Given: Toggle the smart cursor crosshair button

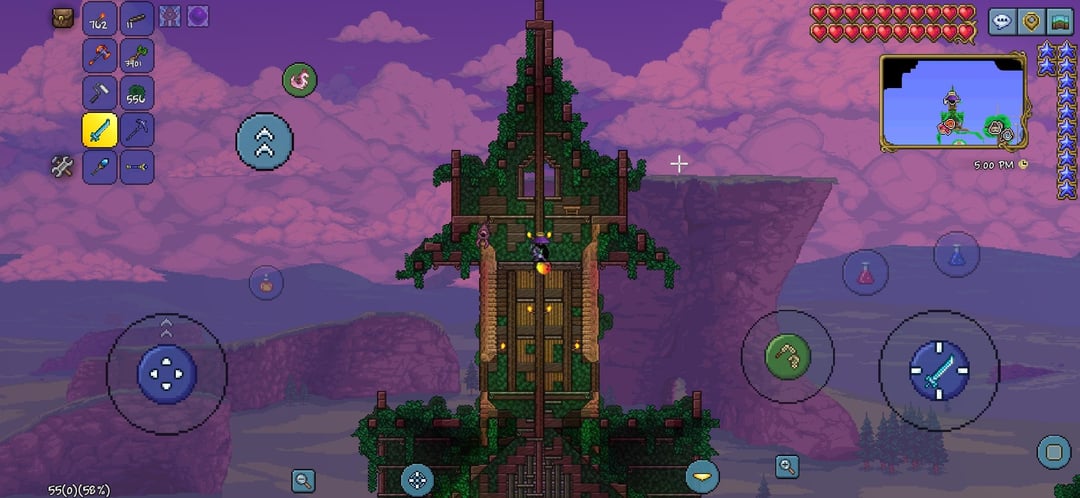Looking at the screenshot, I should click(x=417, y=479).
